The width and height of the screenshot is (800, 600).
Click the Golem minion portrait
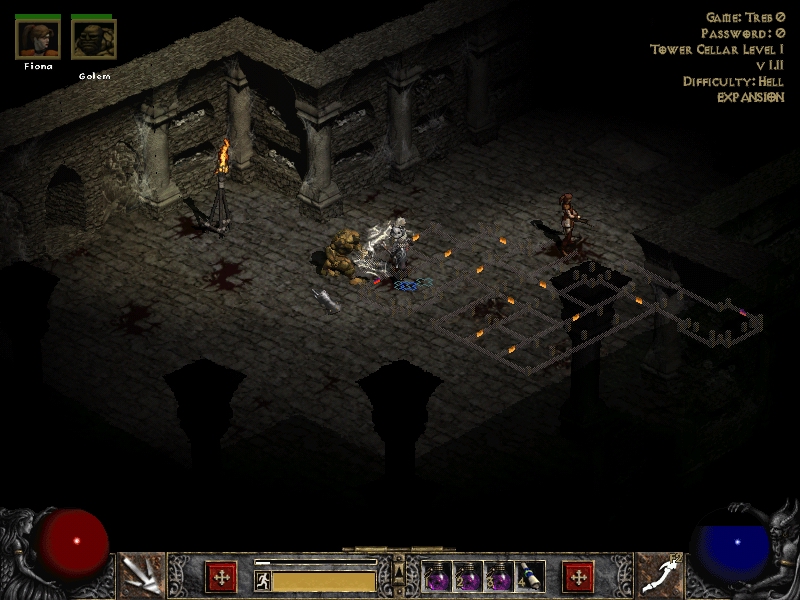point(94,40)
